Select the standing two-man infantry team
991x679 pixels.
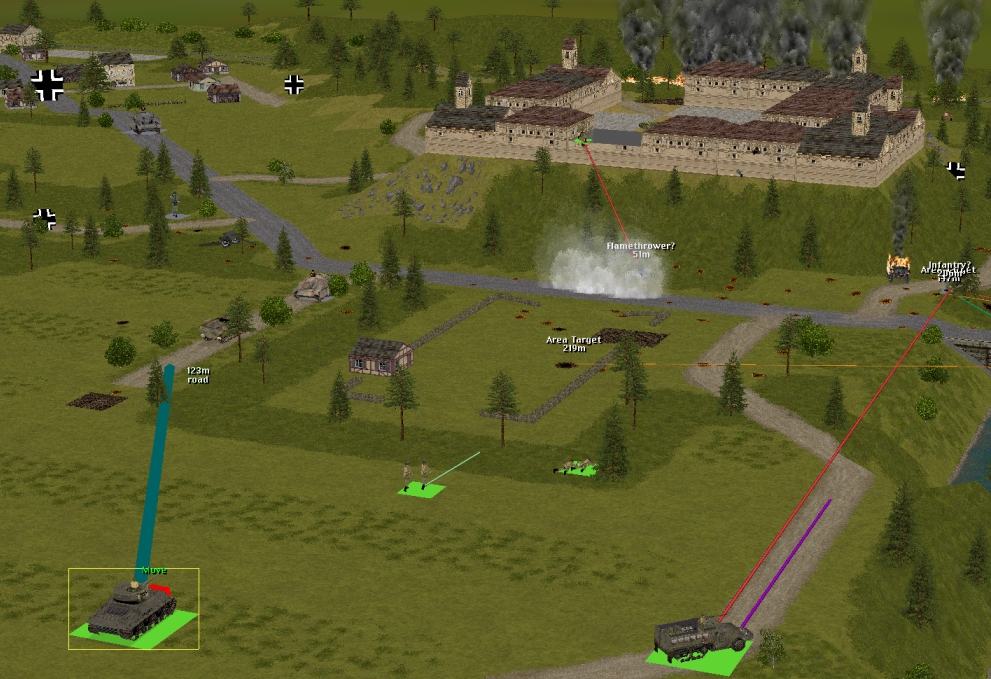416,474
